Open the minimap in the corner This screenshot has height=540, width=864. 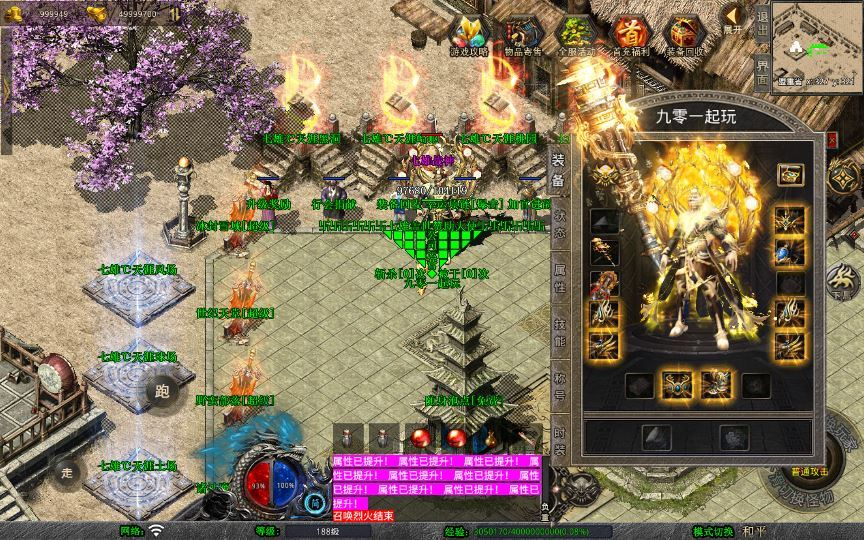[x=817, y=47]
